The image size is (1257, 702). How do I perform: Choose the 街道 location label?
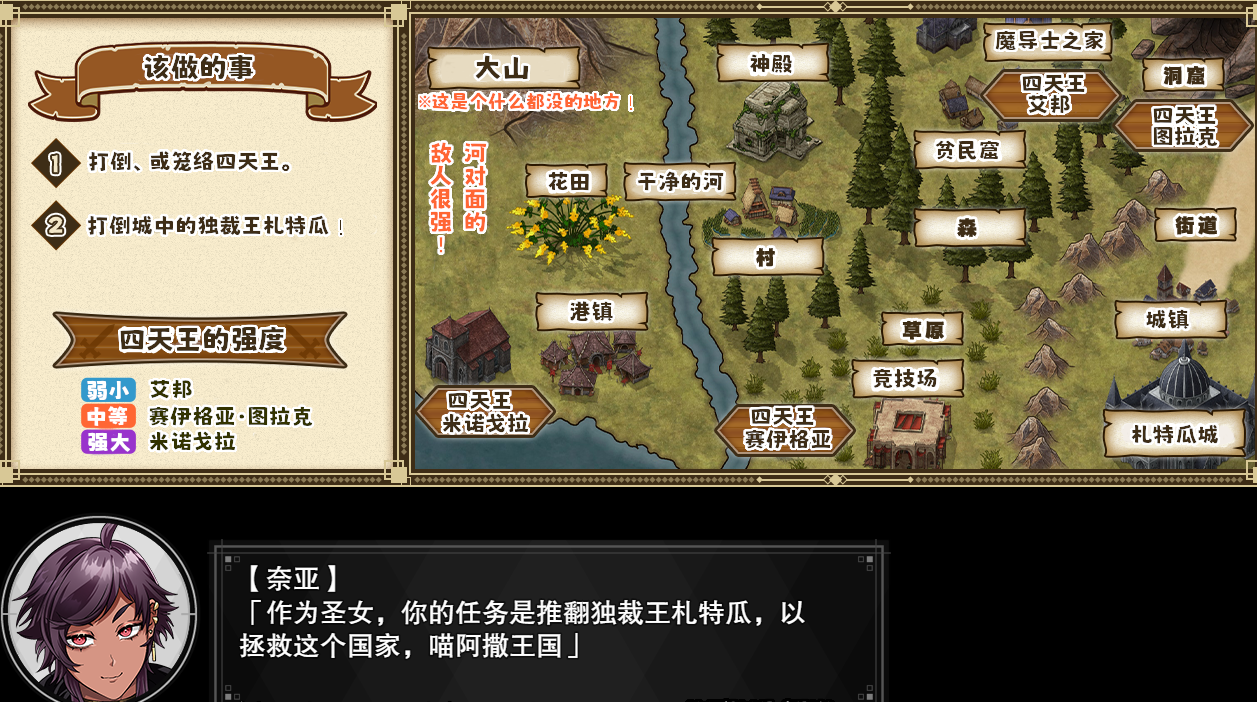[1195, 225]
